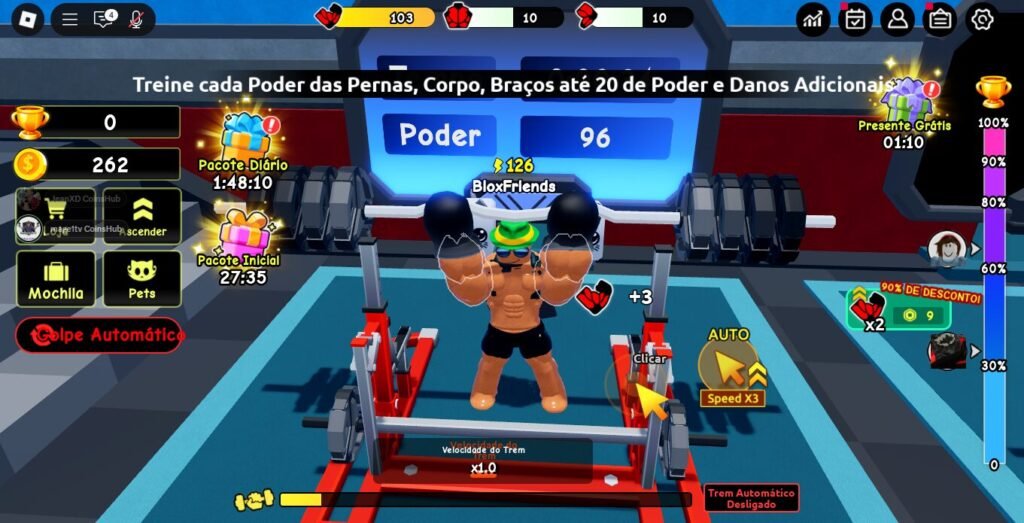Image resolution: width=1024 pixels, height=523 pixels.
Task: Open the calendar check-in icon
Action: (x=855, y=19)
